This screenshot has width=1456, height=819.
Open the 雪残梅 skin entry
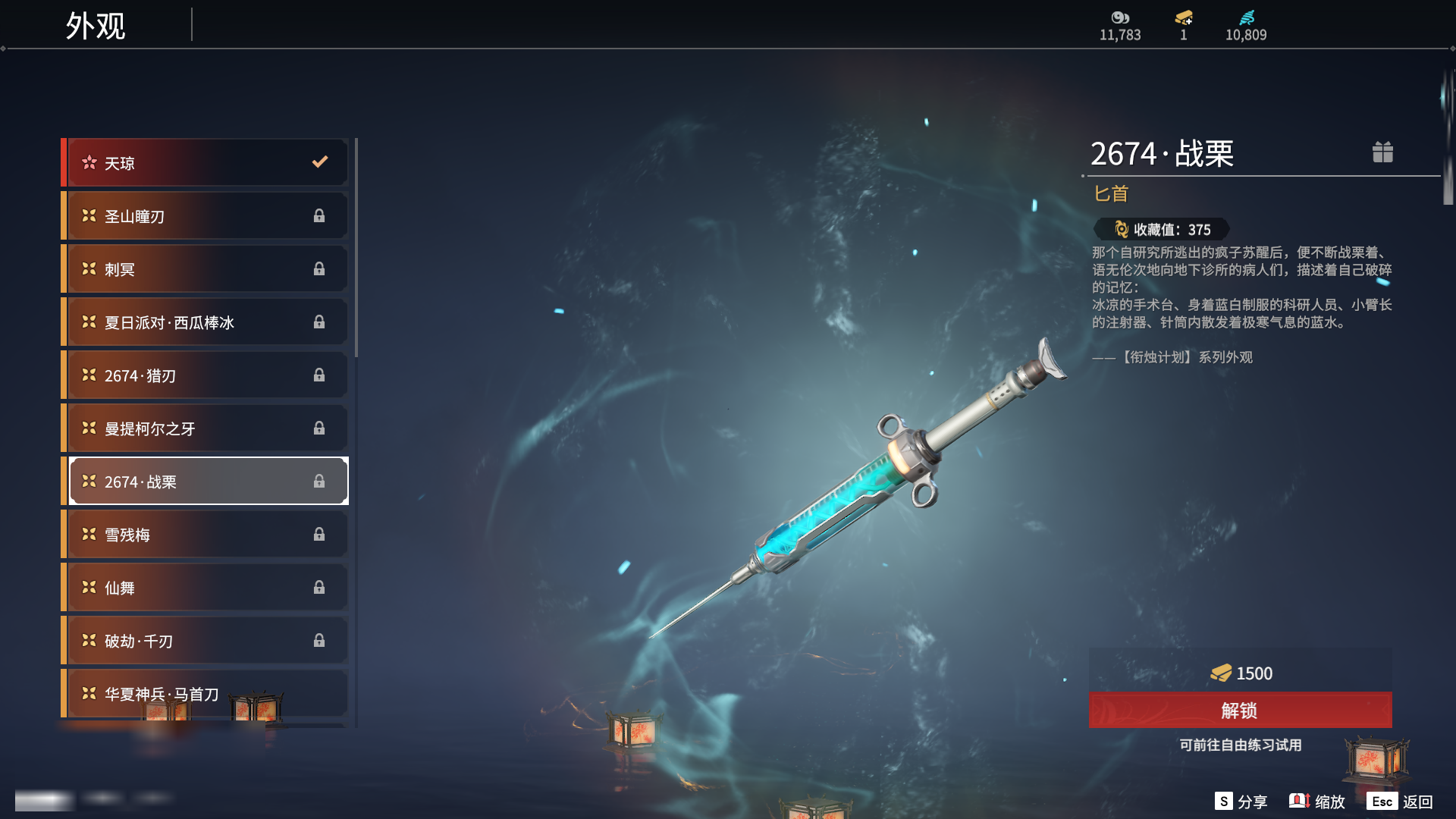(x=206, y=535)
